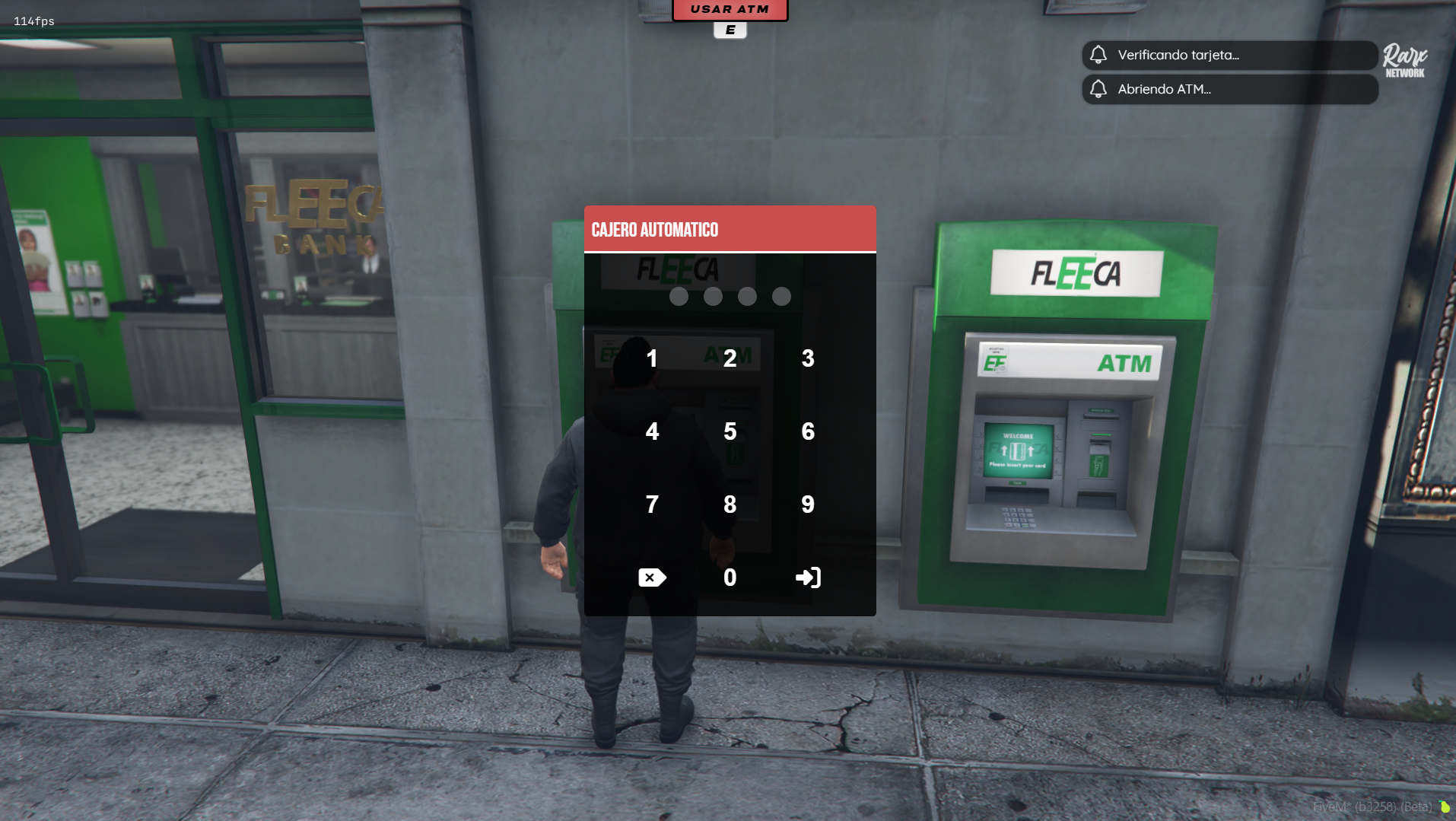Click the last PIN entry dot
This screenshot has height=821, width=1456.
click(781, 297)
